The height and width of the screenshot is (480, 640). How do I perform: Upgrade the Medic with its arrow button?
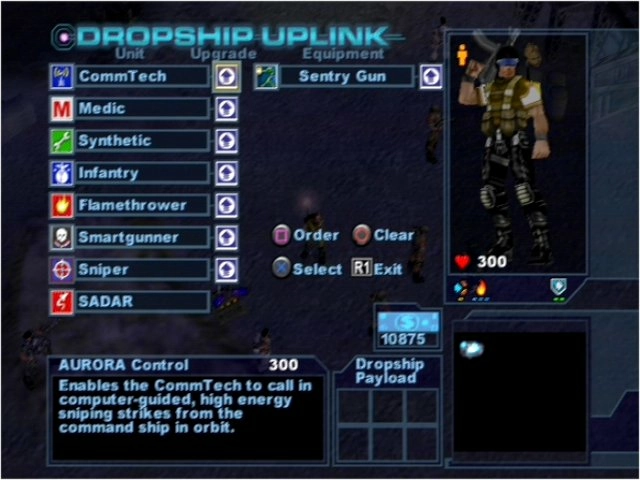click(227, 108)
